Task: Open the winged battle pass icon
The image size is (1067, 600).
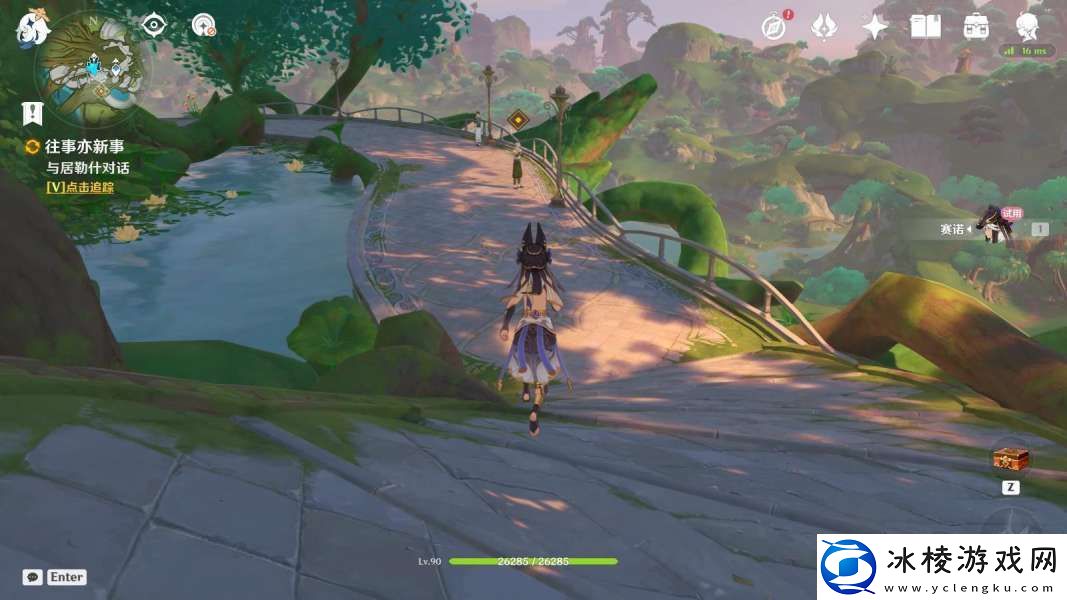Action: (x=824, y=27)
